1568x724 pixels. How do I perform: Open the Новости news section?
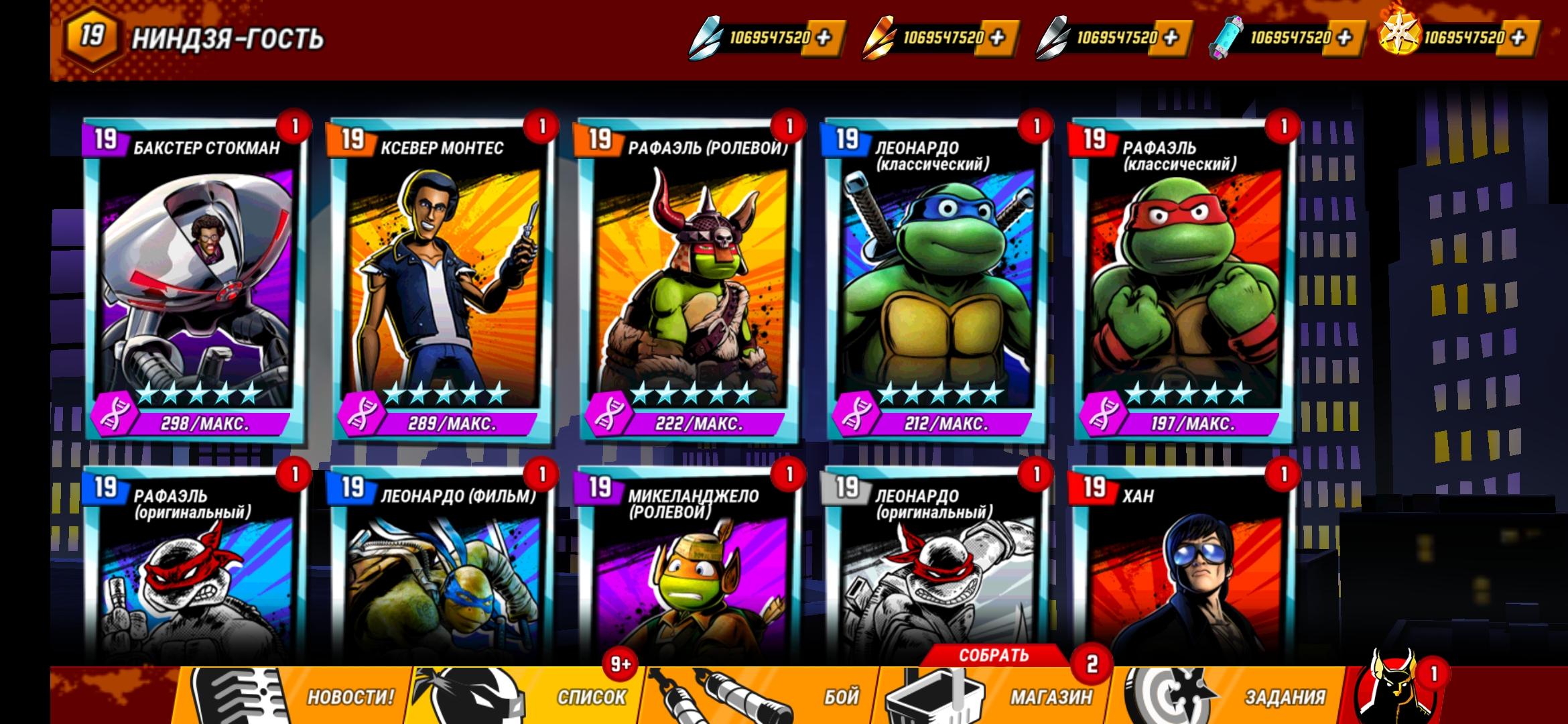click(x=295, y=696)
